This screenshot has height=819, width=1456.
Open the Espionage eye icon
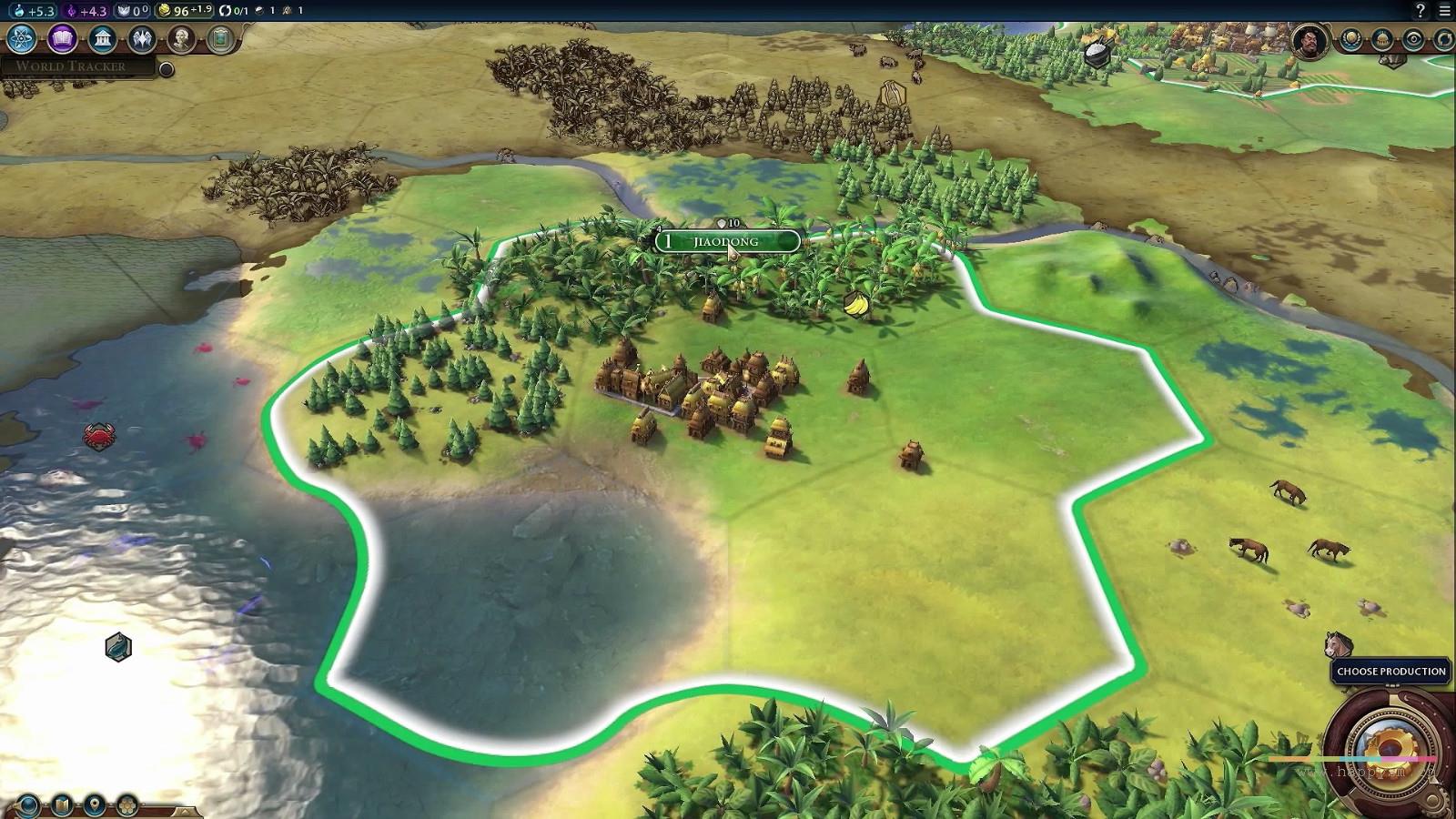coord(1413,40)
